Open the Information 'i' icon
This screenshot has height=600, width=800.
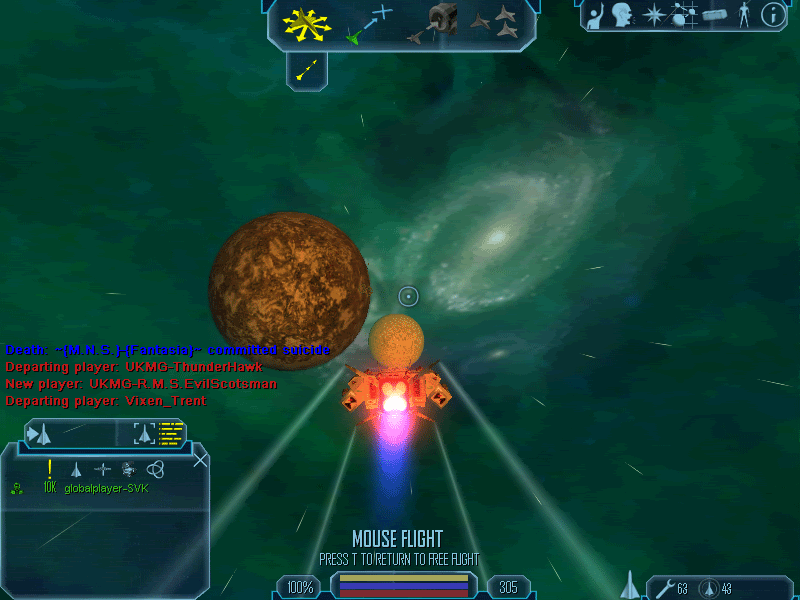point(772,15)
